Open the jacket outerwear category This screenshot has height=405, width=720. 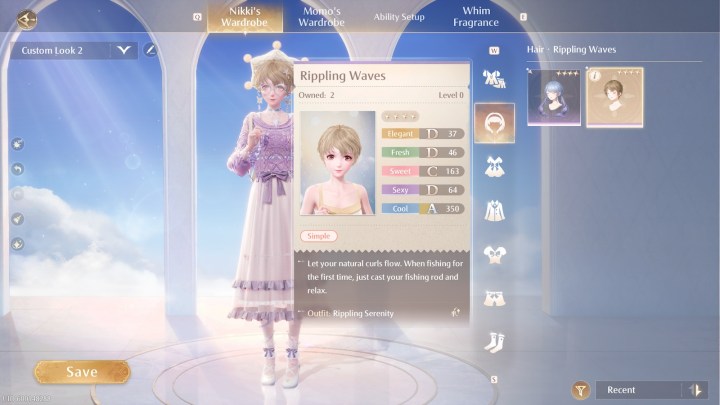pos(494,210)
